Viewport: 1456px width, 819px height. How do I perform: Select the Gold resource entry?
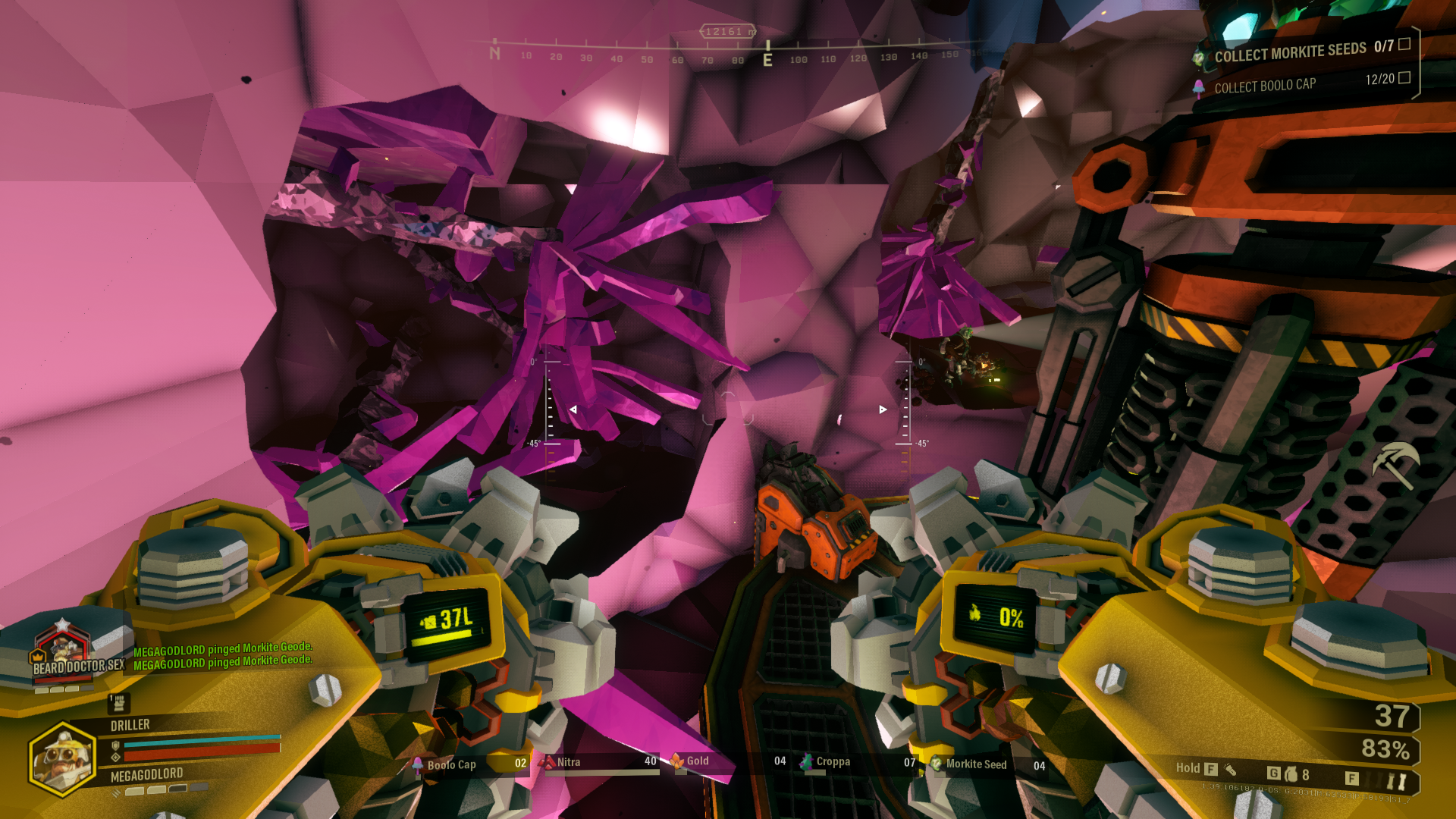tap(698, 761)
